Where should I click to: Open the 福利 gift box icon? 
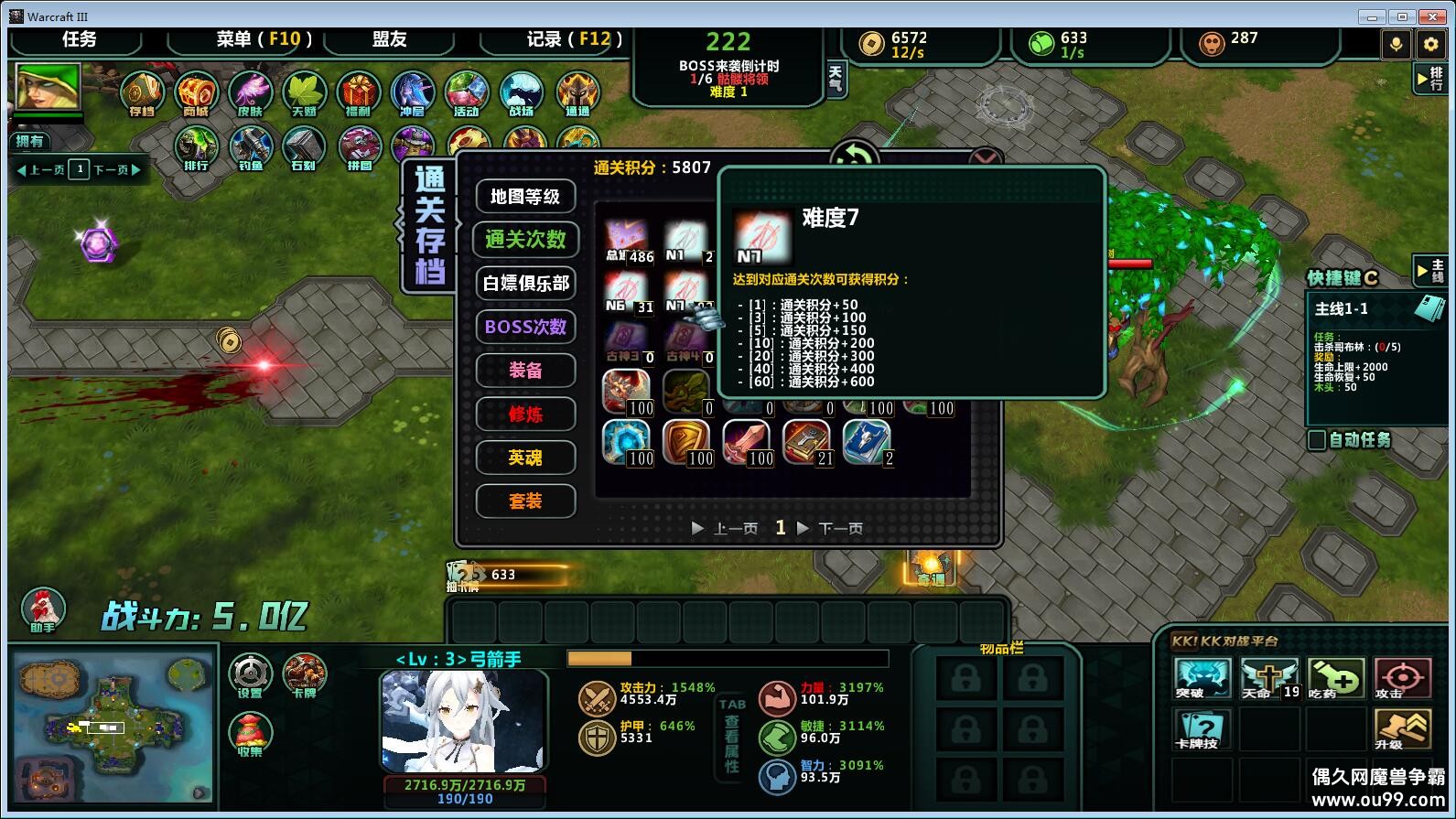click(x=358, y=94)
